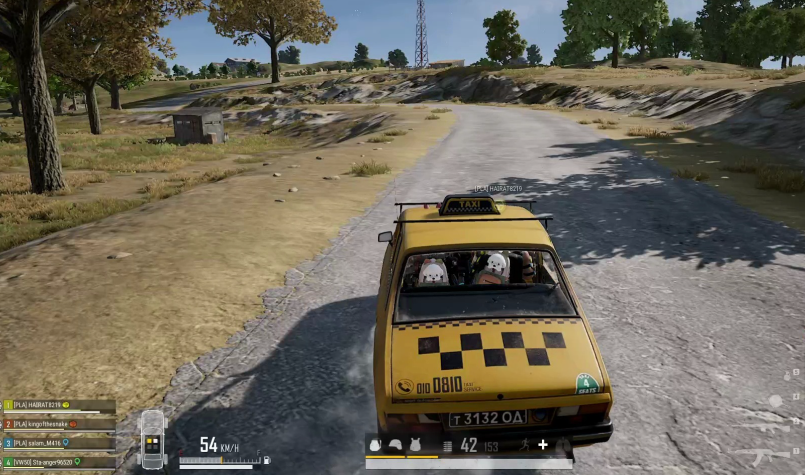
Task: Select the round throwable in slot 4
Action: pos(775,400)
